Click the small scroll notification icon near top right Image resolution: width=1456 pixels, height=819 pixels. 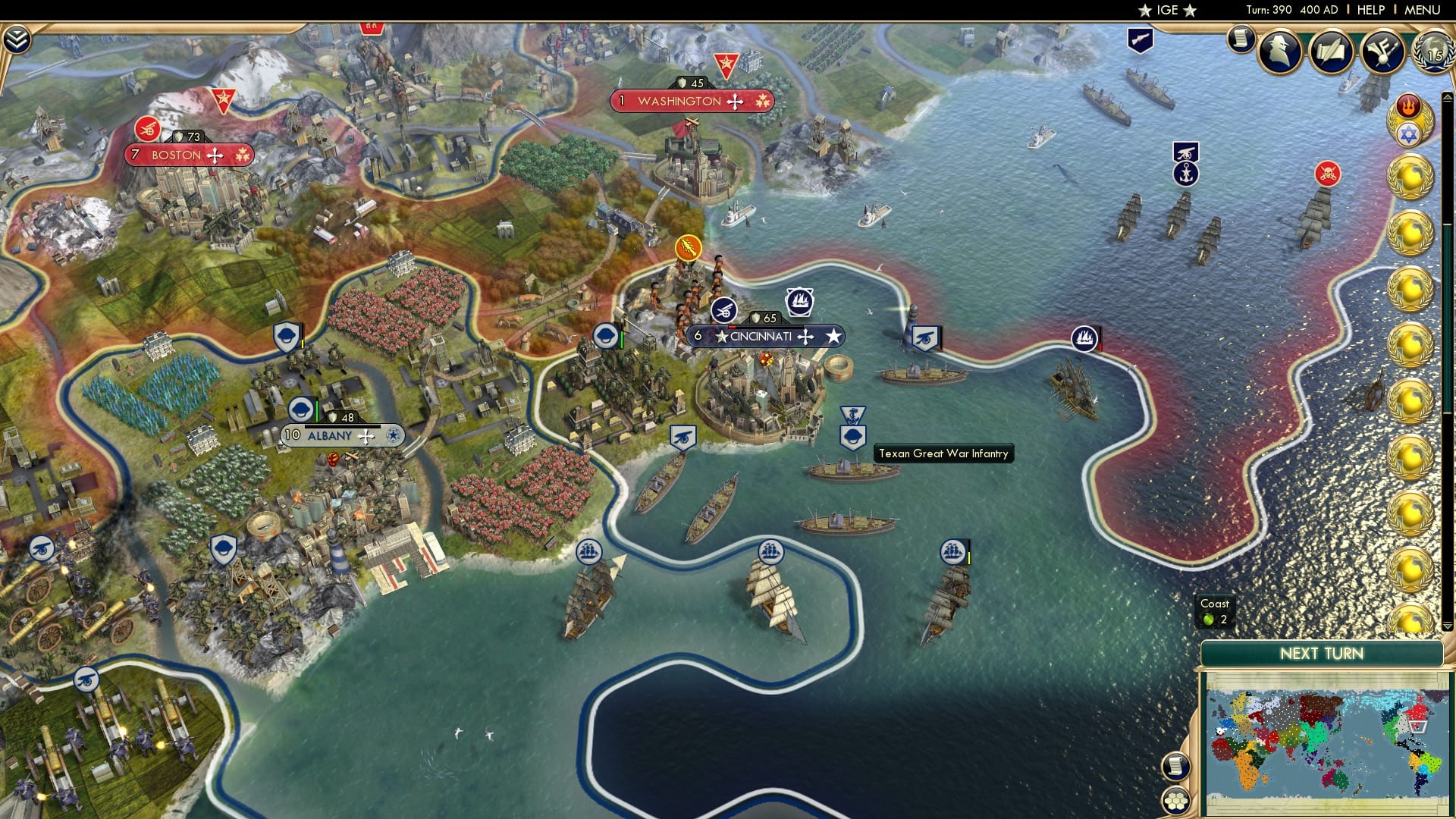[x=1241, y=36]
